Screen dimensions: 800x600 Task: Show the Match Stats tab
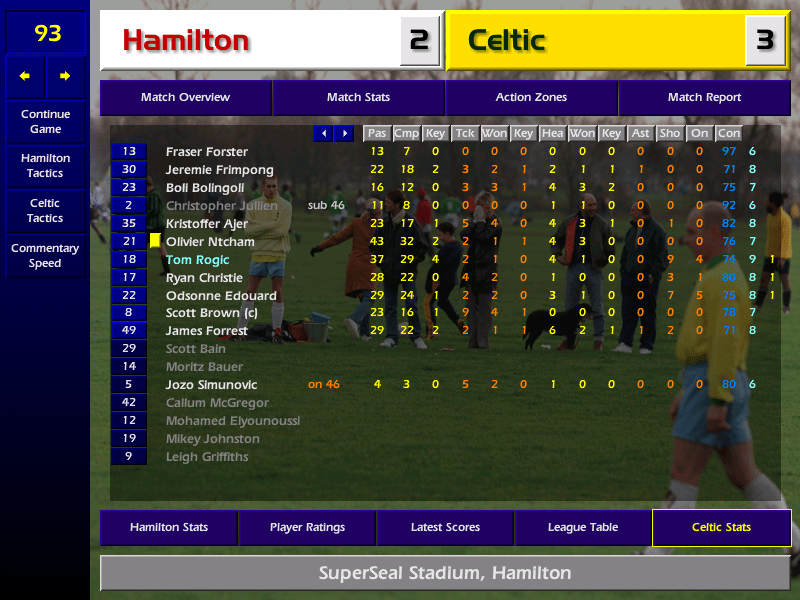tap(358, 98)
